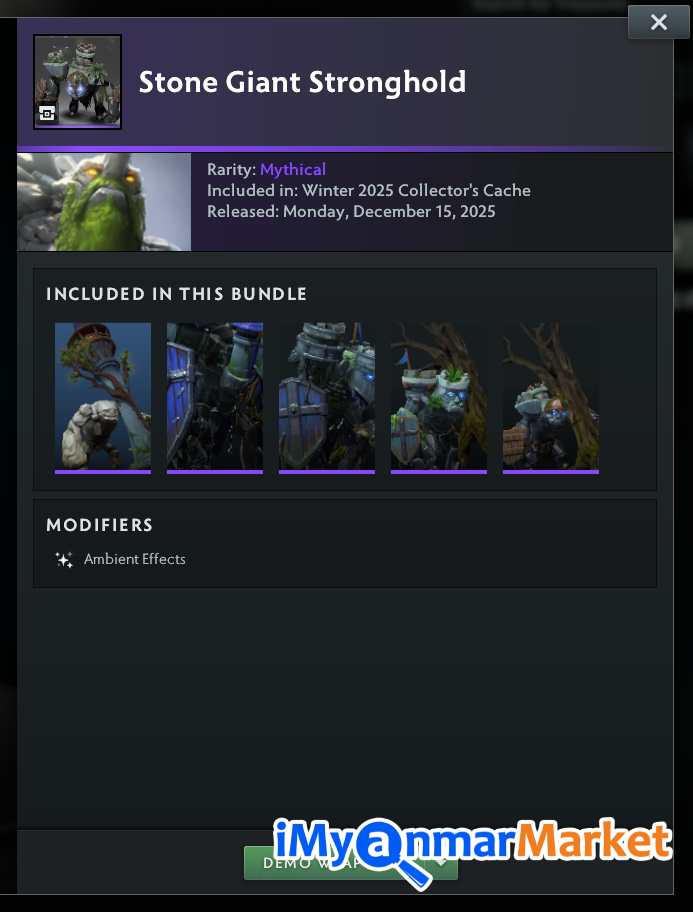Open the bundle item with grass-topped stone head
This screenshot has width=693, height=912.
coord(439,396)
